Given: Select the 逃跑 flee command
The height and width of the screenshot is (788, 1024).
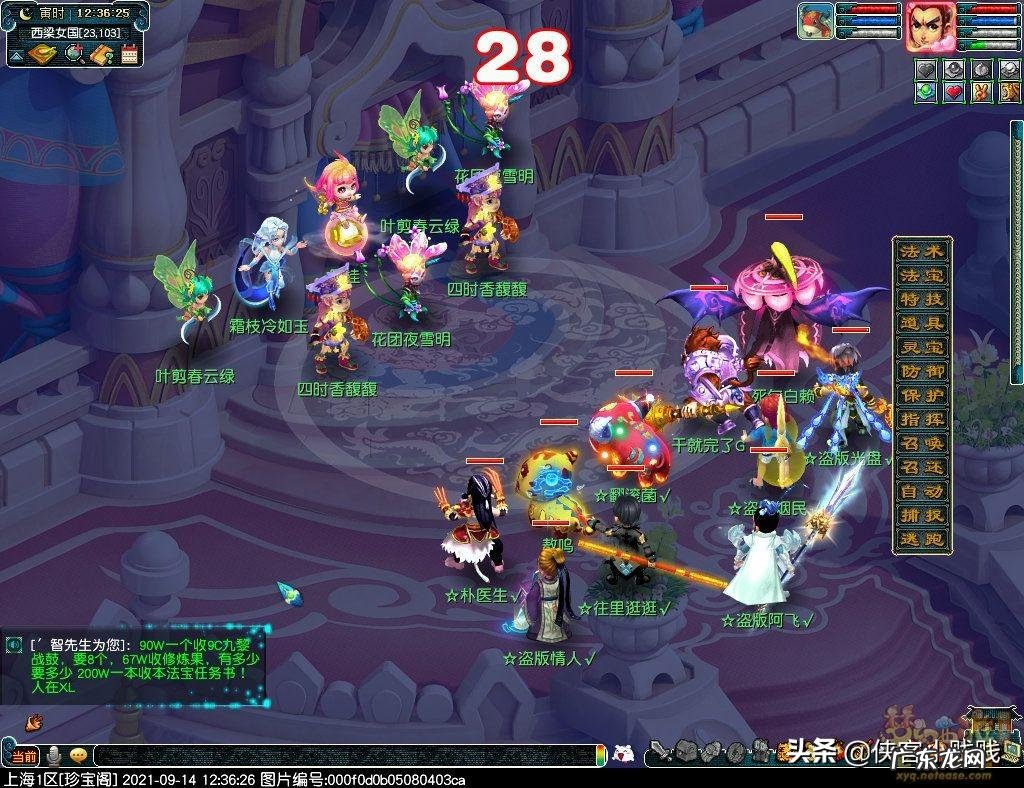Looking at the screenshot, I should (921, 539).
